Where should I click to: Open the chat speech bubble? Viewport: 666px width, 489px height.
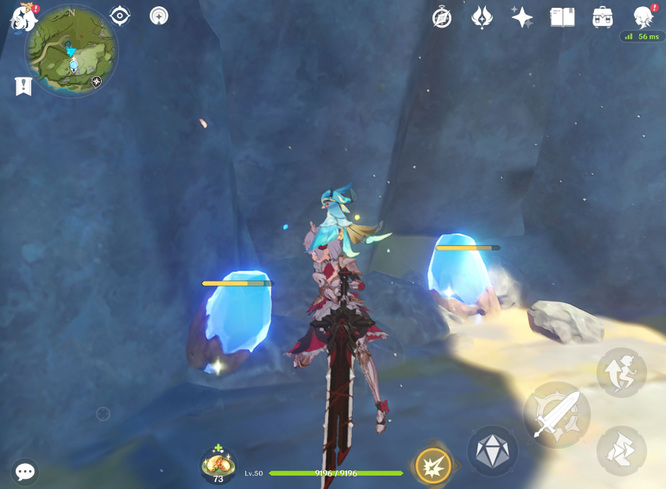coord(25,471)
